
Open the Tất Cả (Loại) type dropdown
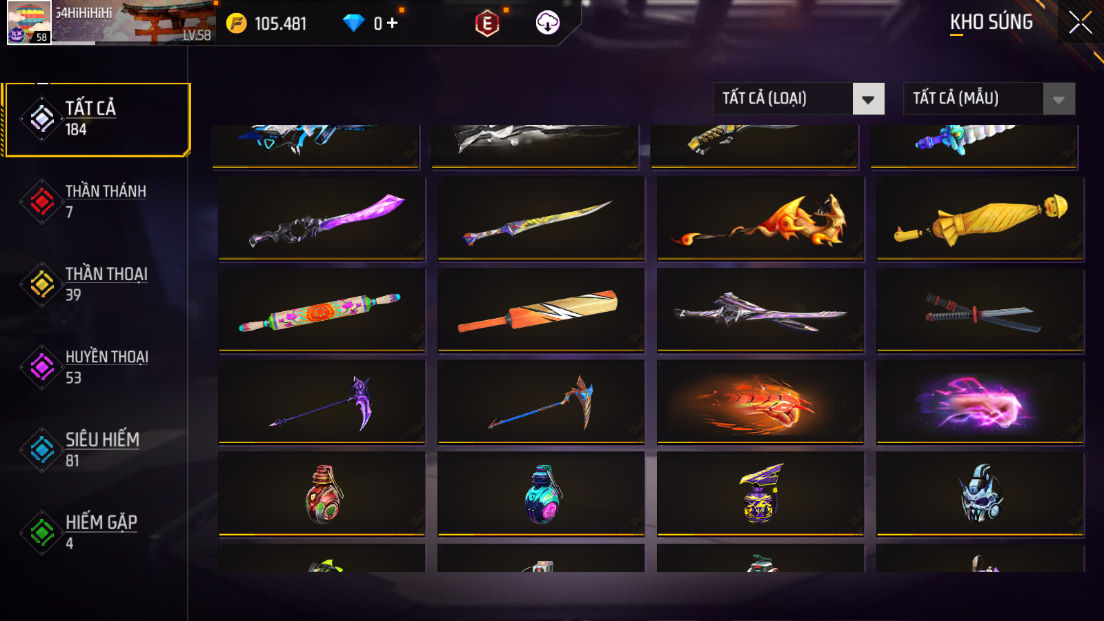coord(798,98)
